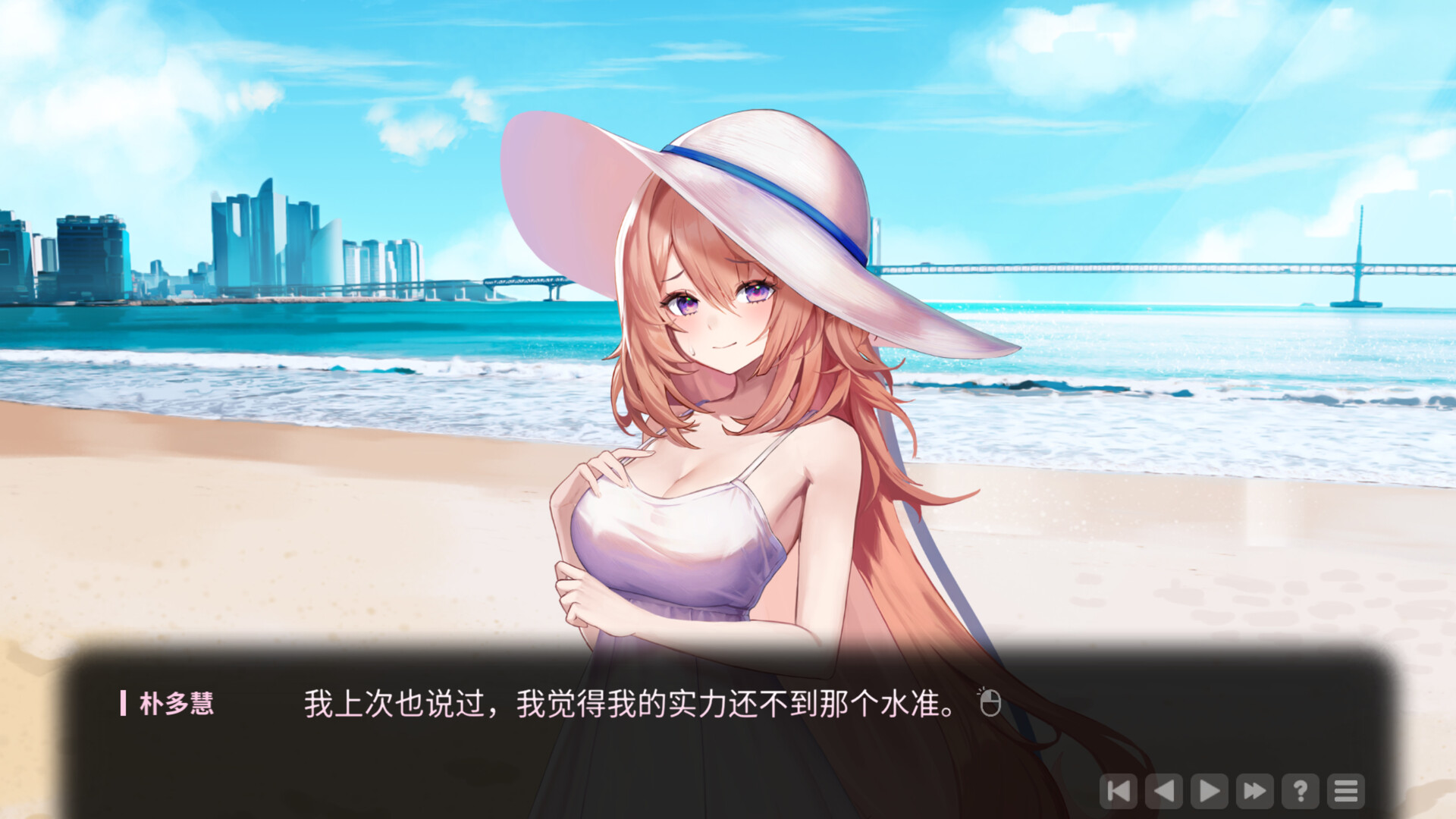Image resolution: width=1456 pixels, height=819 pixels.
Task: Open the game menu with the hamburger icon
Action: coord(1345,792)
